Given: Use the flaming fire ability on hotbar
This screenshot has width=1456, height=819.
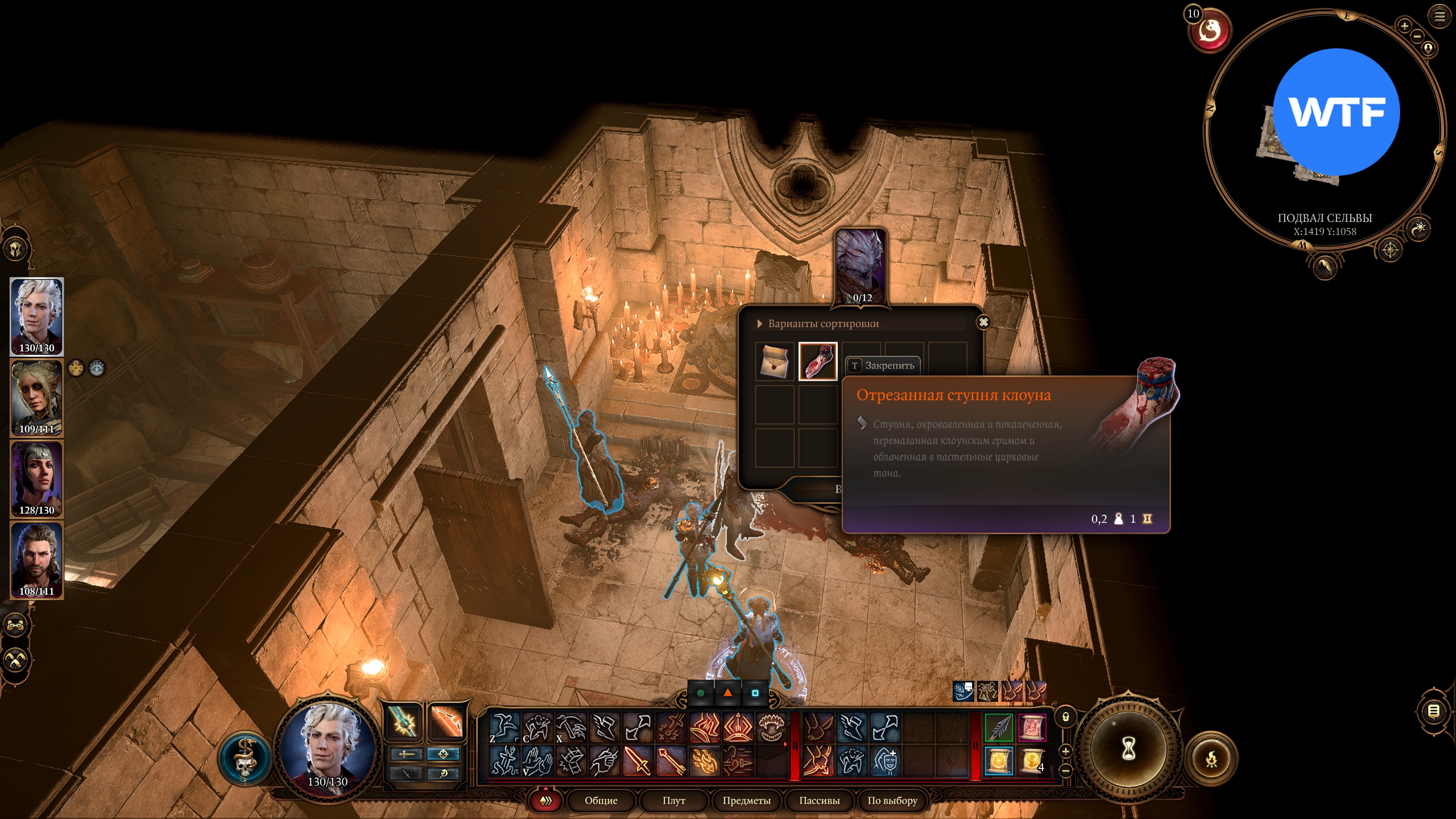Looking at the screenshot, I should [705, 761].
